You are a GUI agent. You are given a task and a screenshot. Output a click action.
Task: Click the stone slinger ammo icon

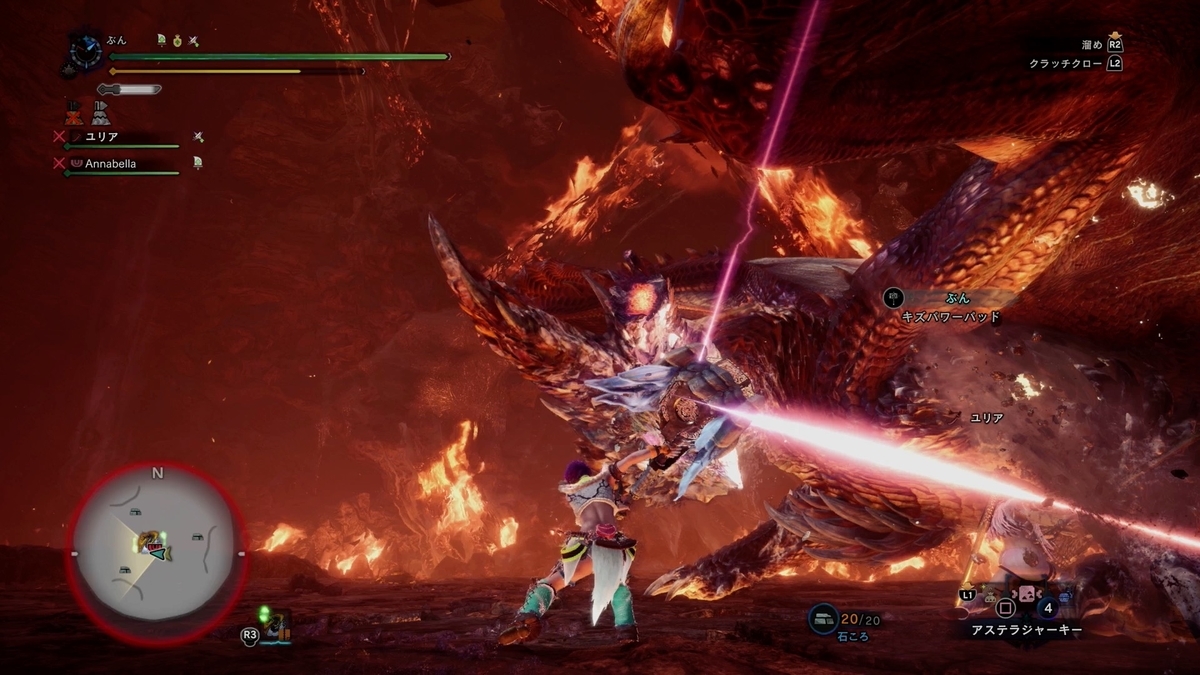(x=823, y=619)
